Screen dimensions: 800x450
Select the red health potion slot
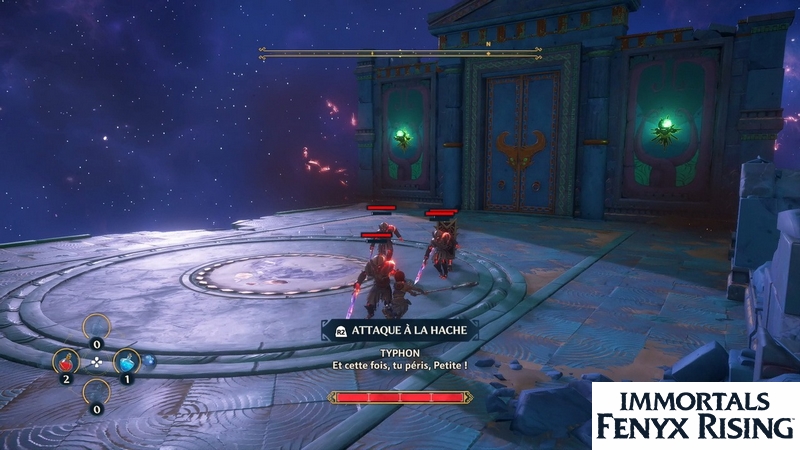pyautogui.click(x=66, y=362)
